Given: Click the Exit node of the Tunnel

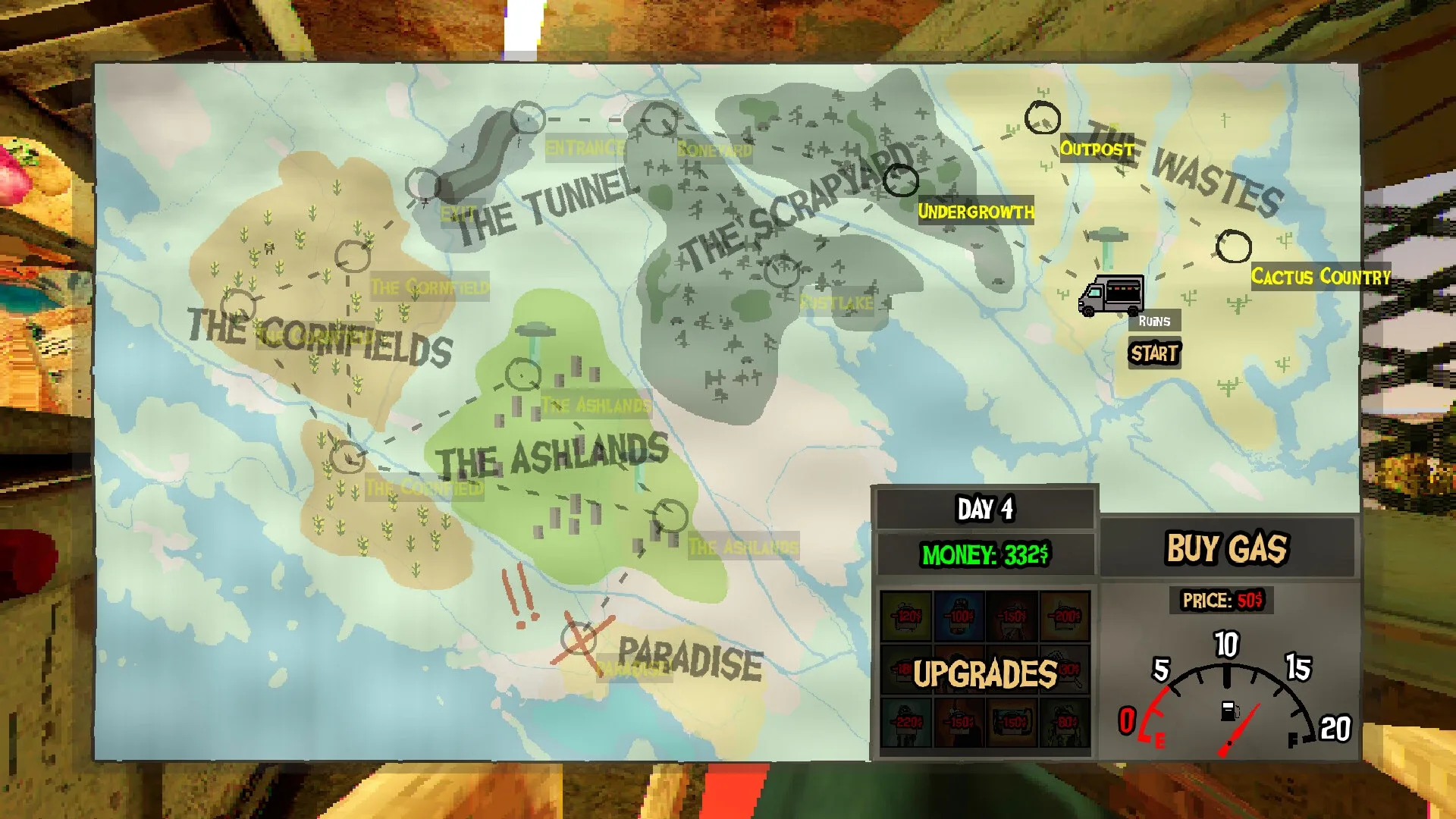Looking at the screenshot, I should pos(422,185).
